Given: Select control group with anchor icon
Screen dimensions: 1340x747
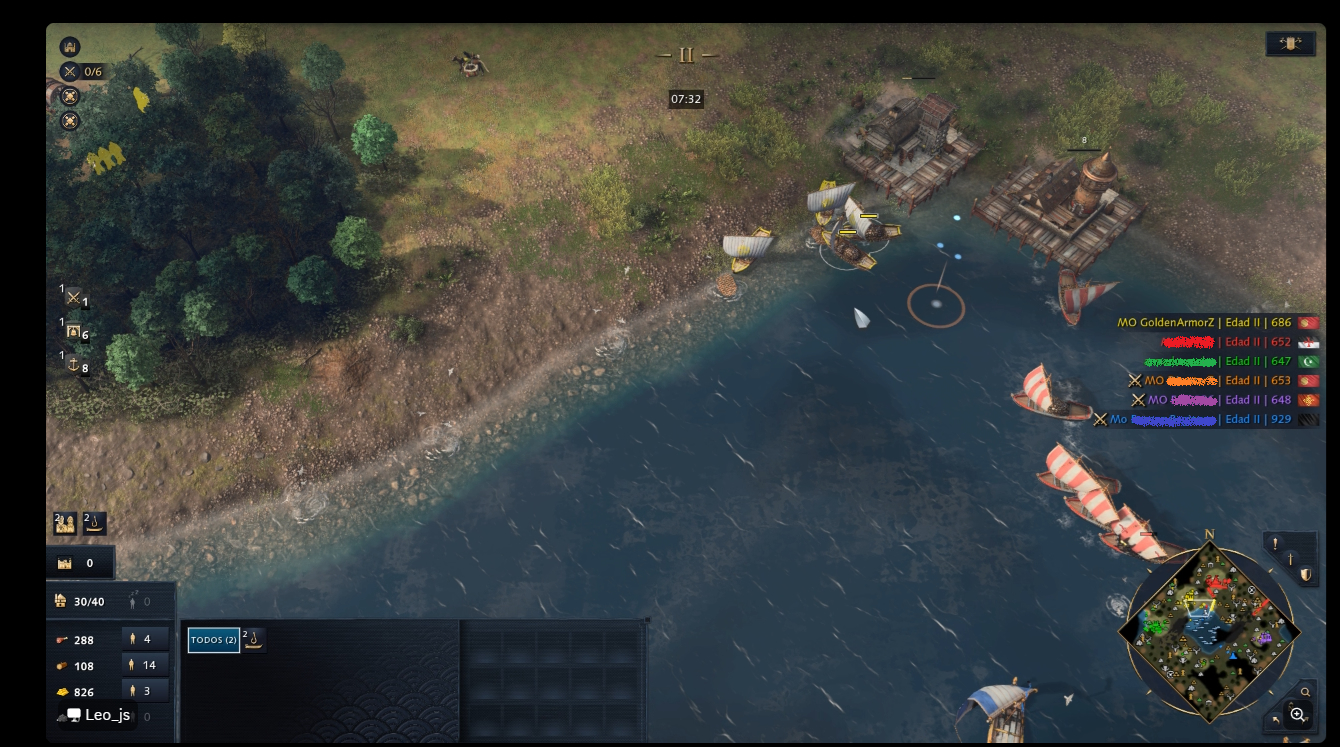Looking at the screenshot, I should (x=74, y=364).
